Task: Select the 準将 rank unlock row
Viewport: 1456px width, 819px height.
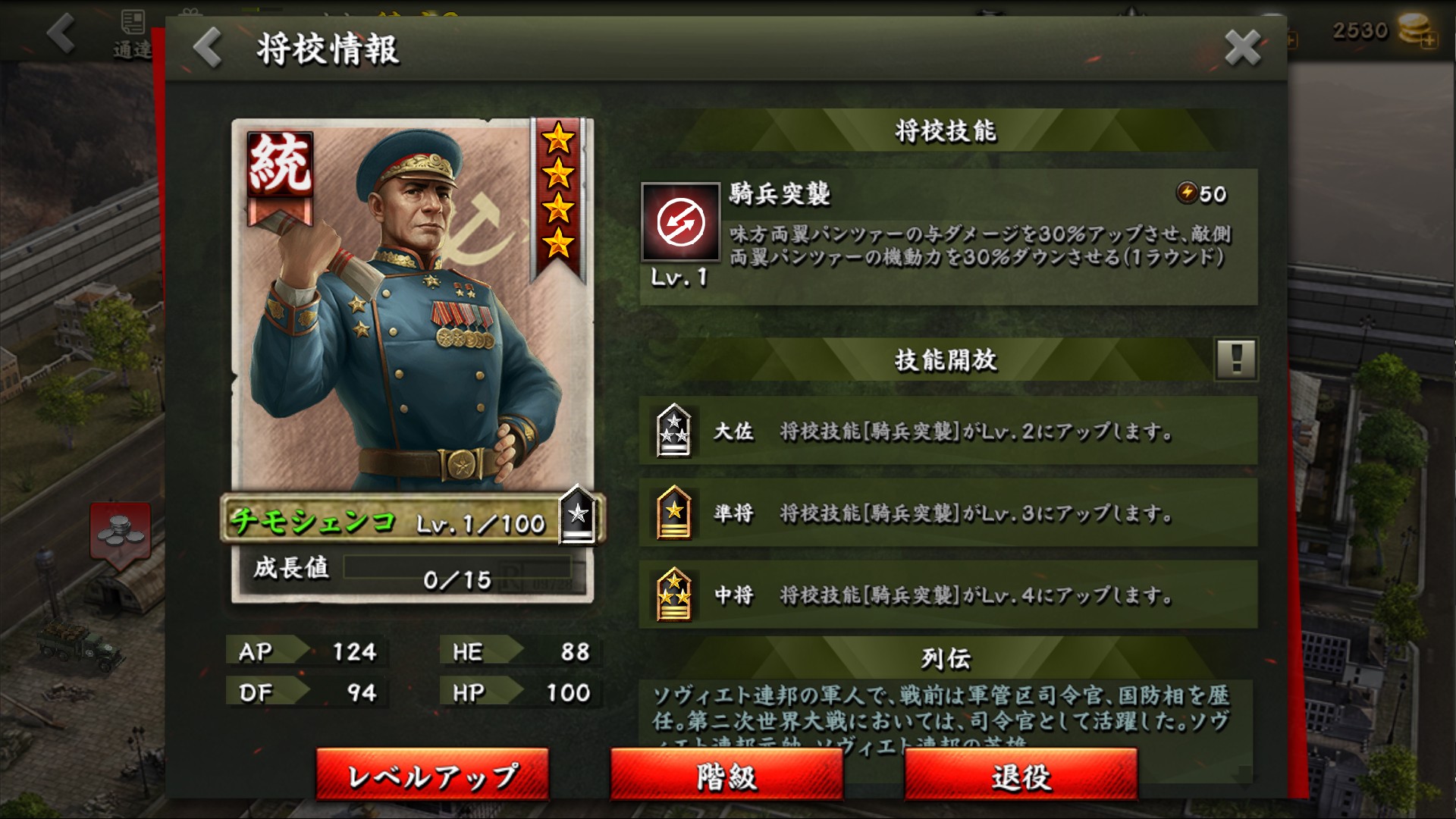Action: 948,513
